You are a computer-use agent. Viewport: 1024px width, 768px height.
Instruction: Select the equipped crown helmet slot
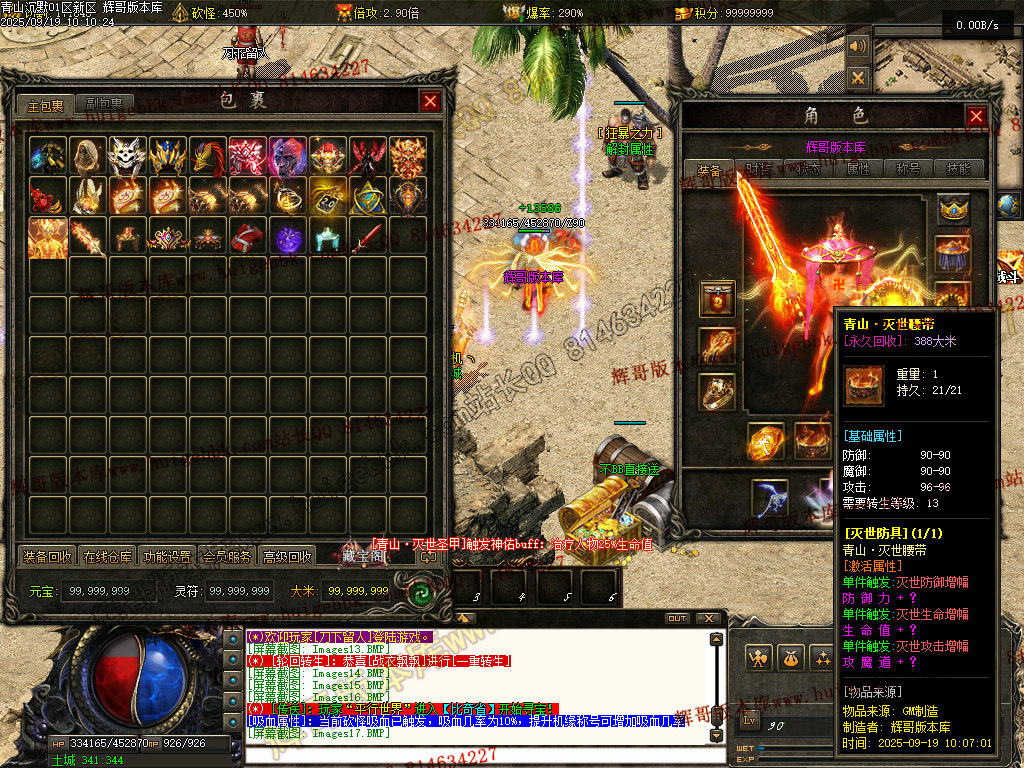click(954, 209)
